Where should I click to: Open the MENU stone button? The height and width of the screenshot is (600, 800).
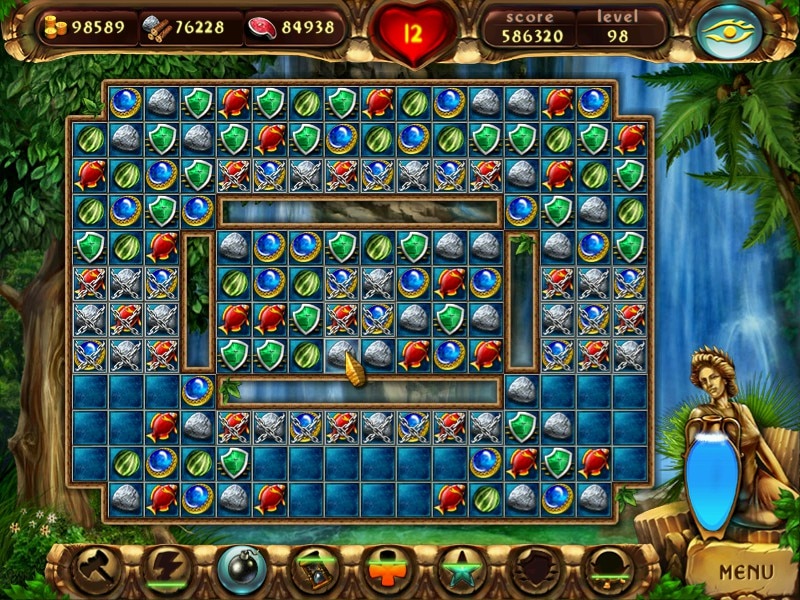tap(745, 572)
